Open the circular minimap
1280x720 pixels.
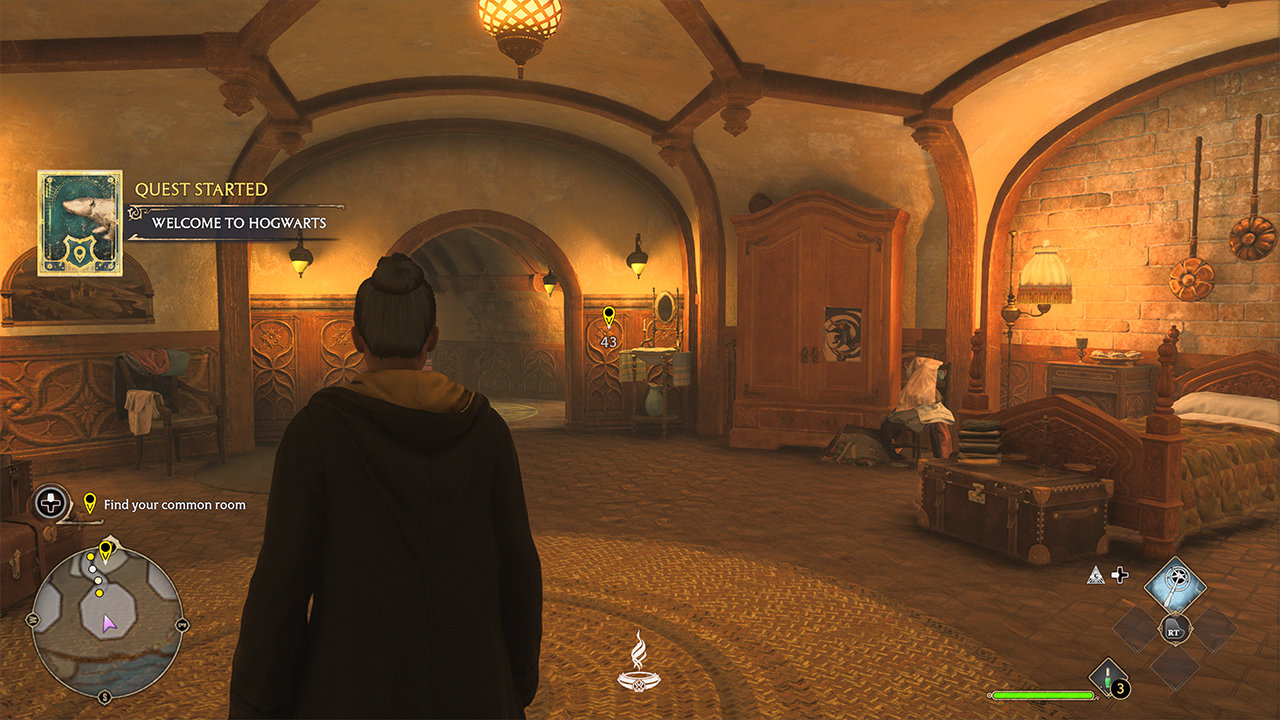[x=107, y=622]
